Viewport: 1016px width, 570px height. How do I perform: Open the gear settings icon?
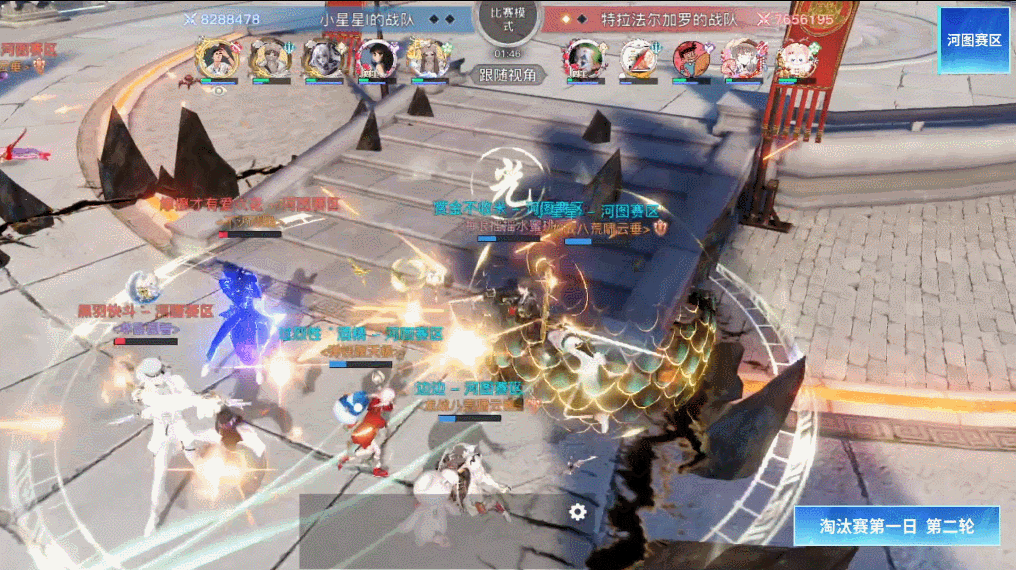coord(578,512)
